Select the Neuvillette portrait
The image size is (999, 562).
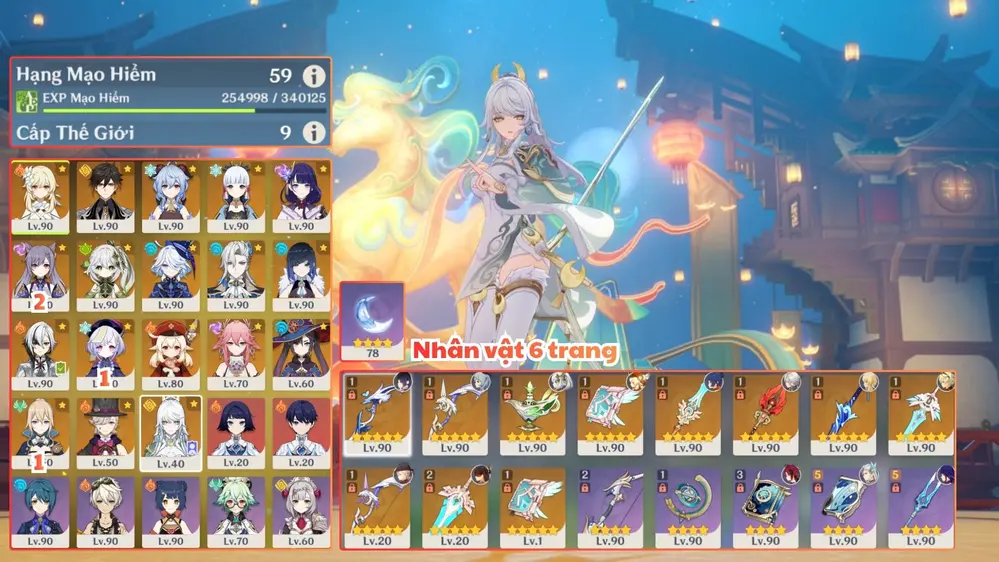[236, 270]
